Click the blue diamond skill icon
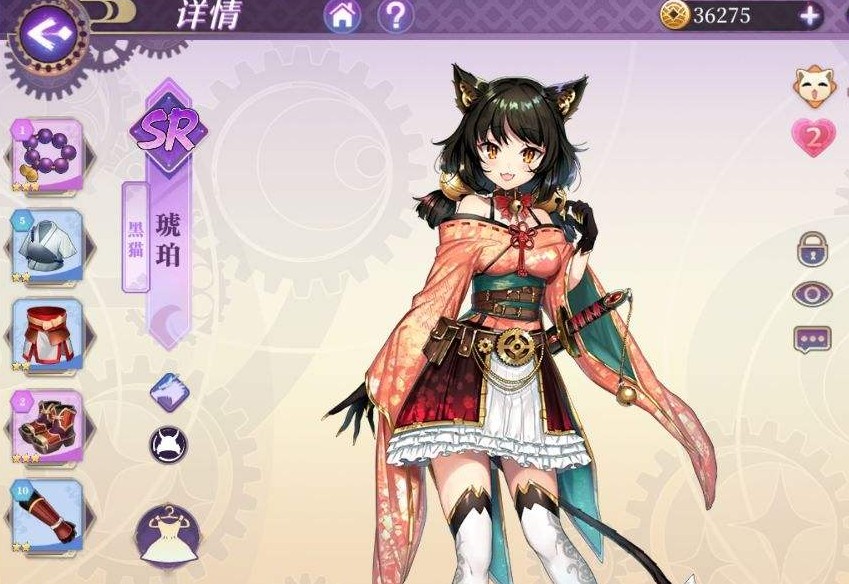Viewport: 849px width, 584px height. pos(169,392)
